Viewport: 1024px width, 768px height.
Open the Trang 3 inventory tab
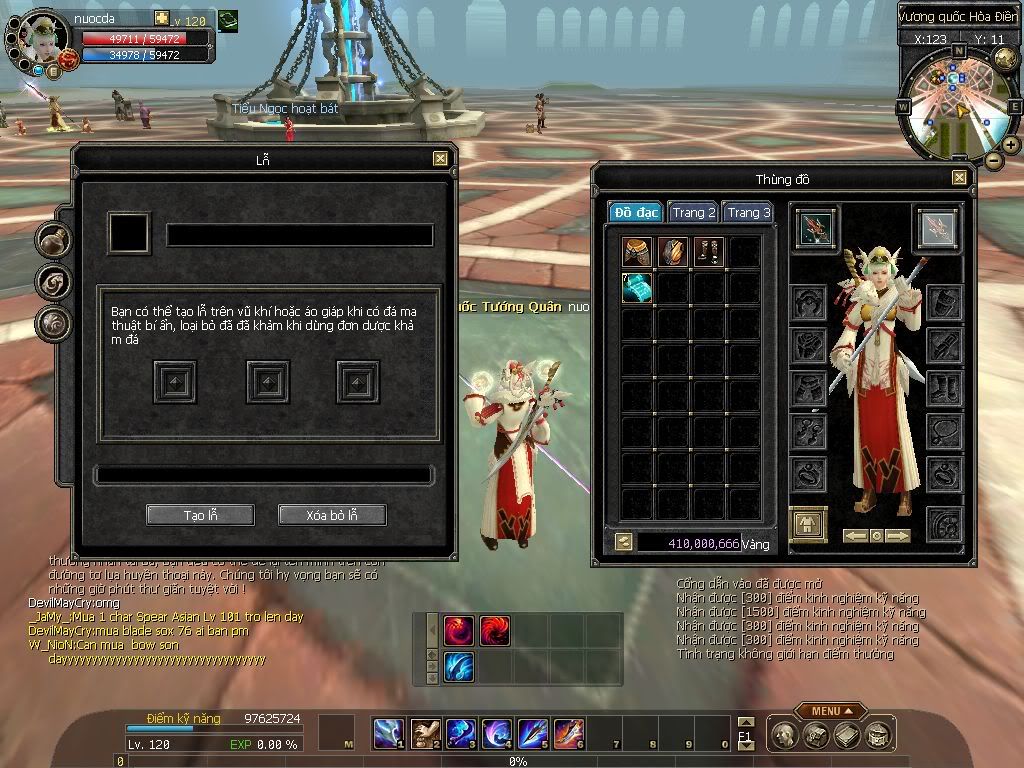748,213
